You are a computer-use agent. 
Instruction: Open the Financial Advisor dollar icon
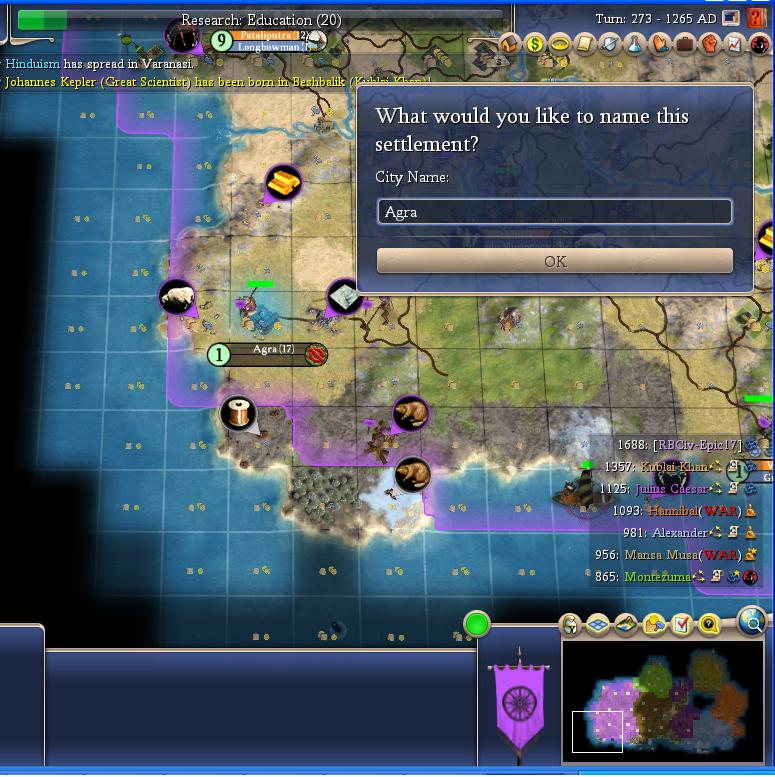pyautogui.click(x=535, y=44)
